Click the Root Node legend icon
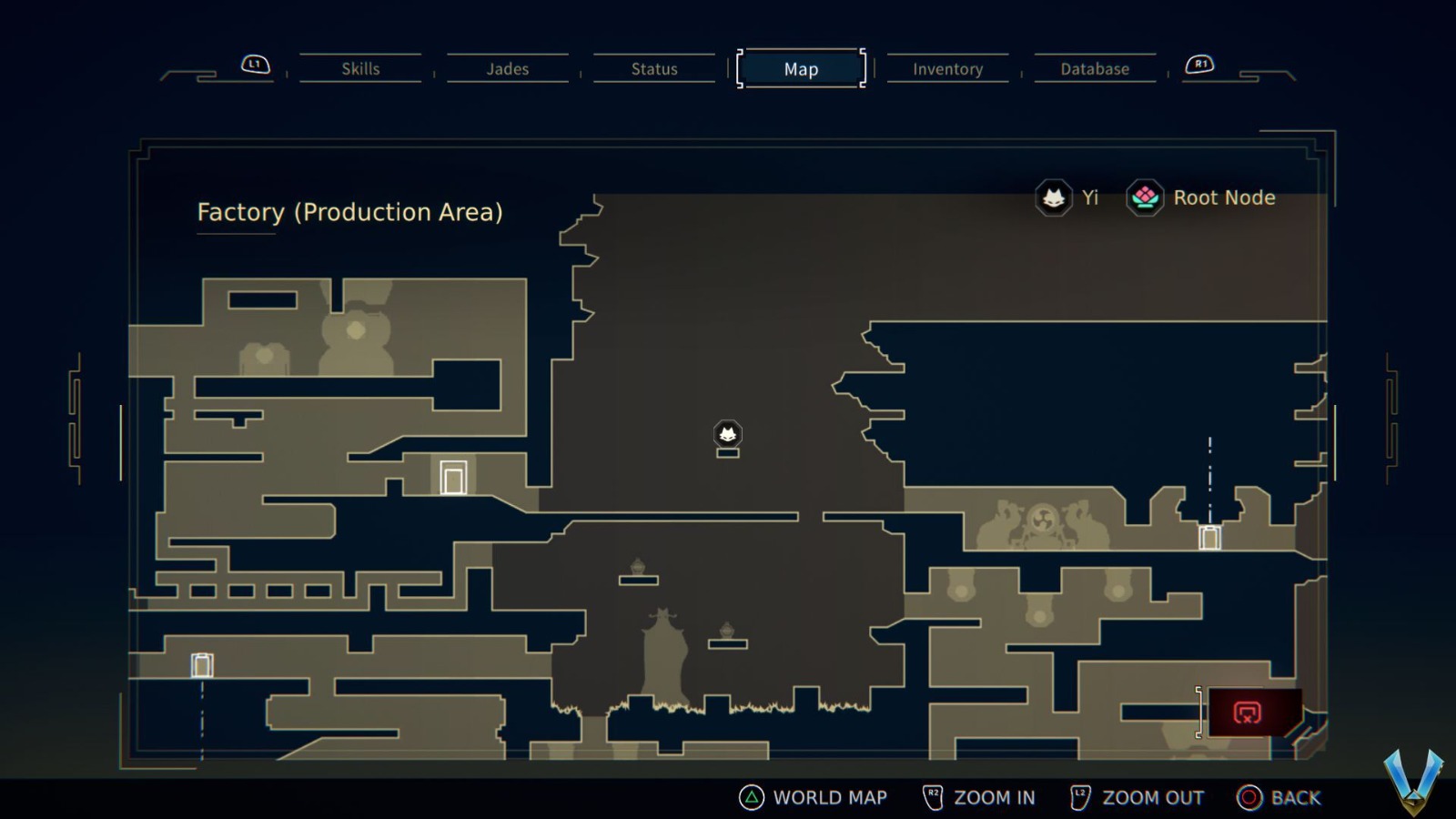The width and height of the screenshot is (1456, 819). click(x=1145, y=197)
